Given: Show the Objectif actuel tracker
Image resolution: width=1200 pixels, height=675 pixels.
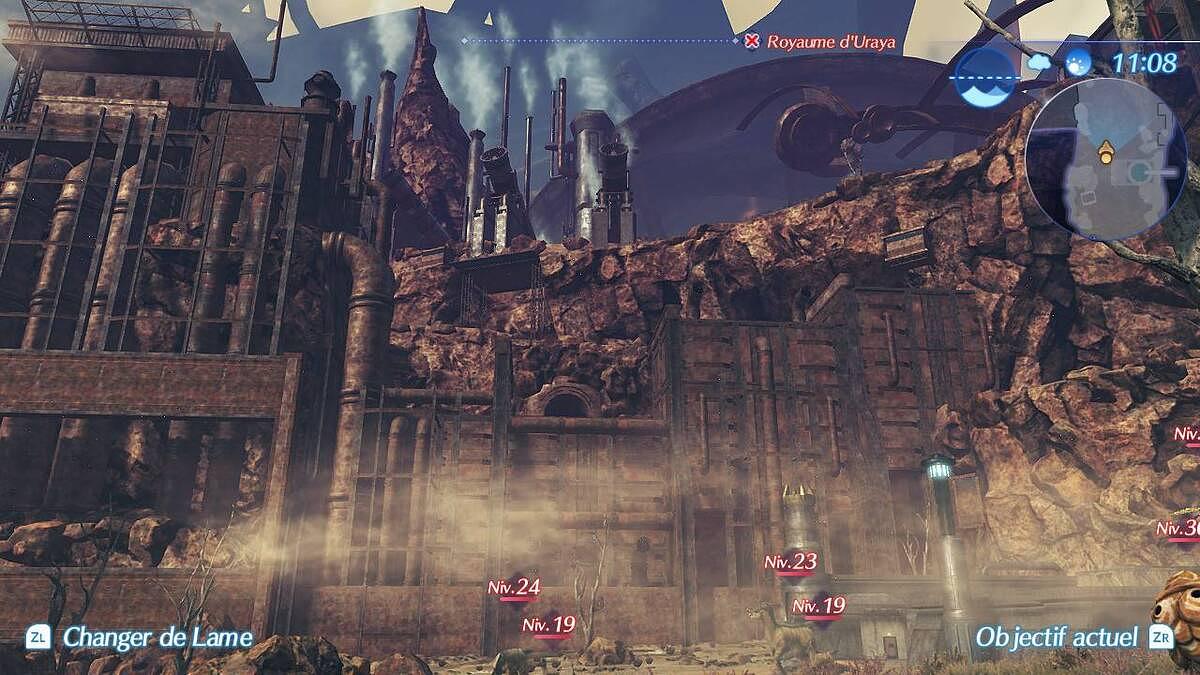Looking at the screenshot, I should (x=1056, y=637).
